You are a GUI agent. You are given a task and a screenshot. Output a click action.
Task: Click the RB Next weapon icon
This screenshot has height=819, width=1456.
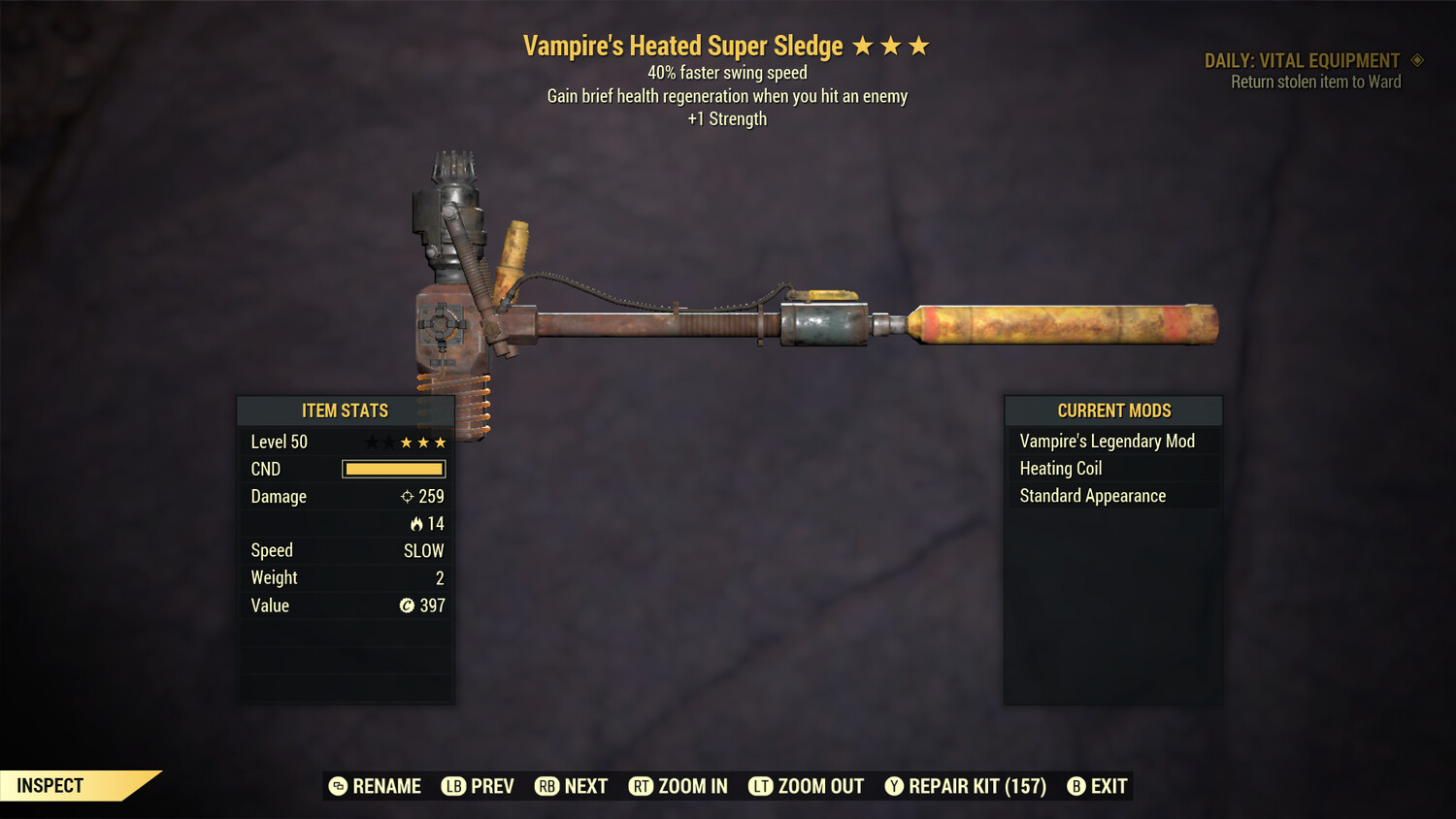pos(545,786)
